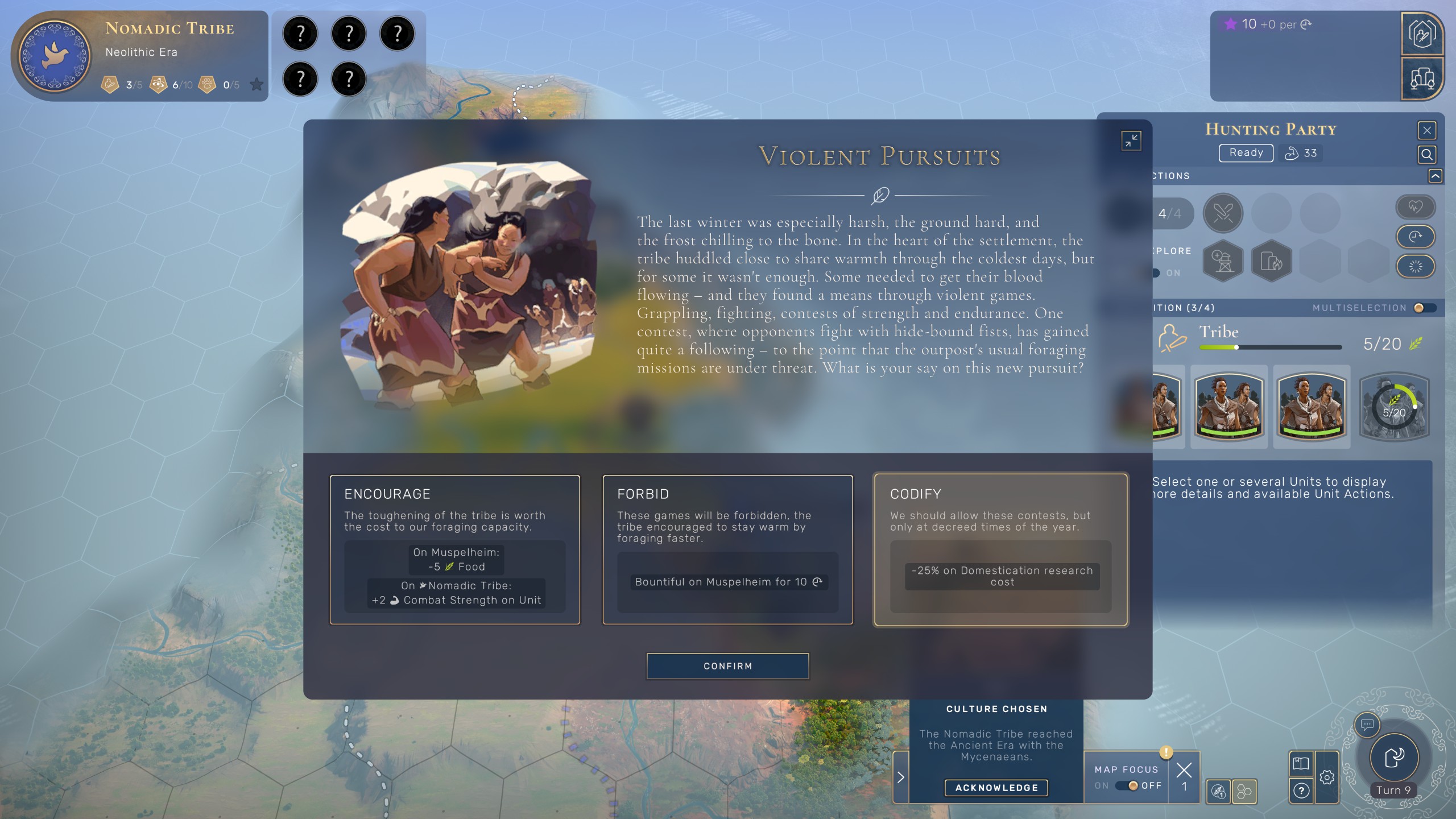
Task: Pick the Codify option
Action: point(1000,549)
